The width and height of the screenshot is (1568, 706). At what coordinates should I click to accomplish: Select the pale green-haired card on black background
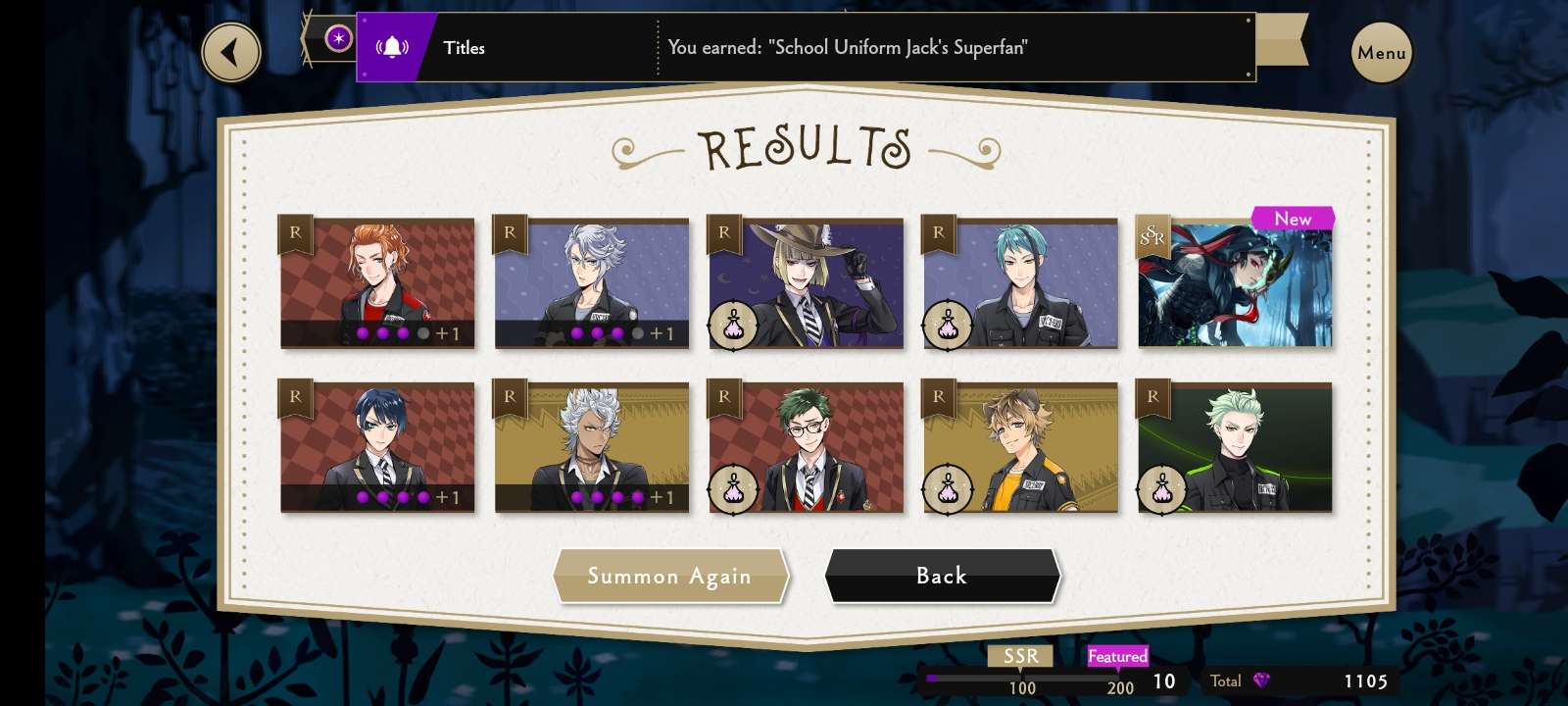pos(1235,447)
